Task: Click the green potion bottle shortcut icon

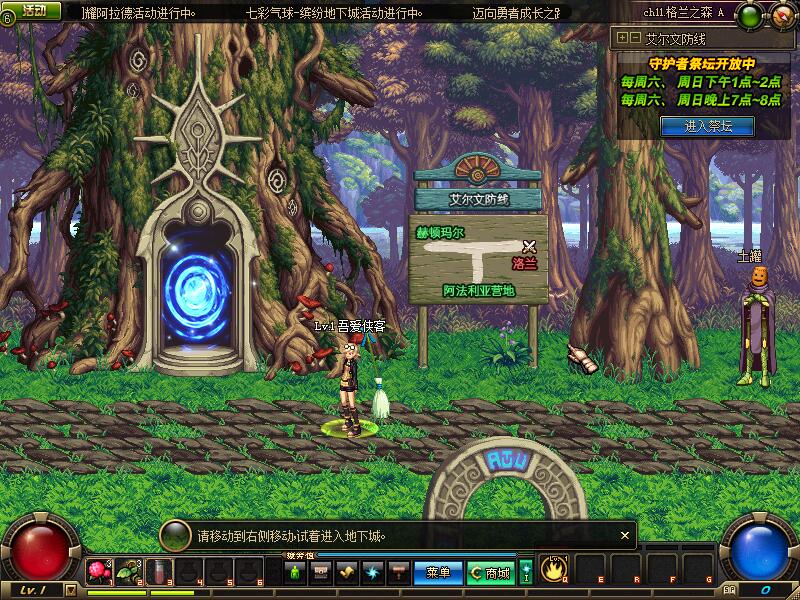Action: coord(296,572)
